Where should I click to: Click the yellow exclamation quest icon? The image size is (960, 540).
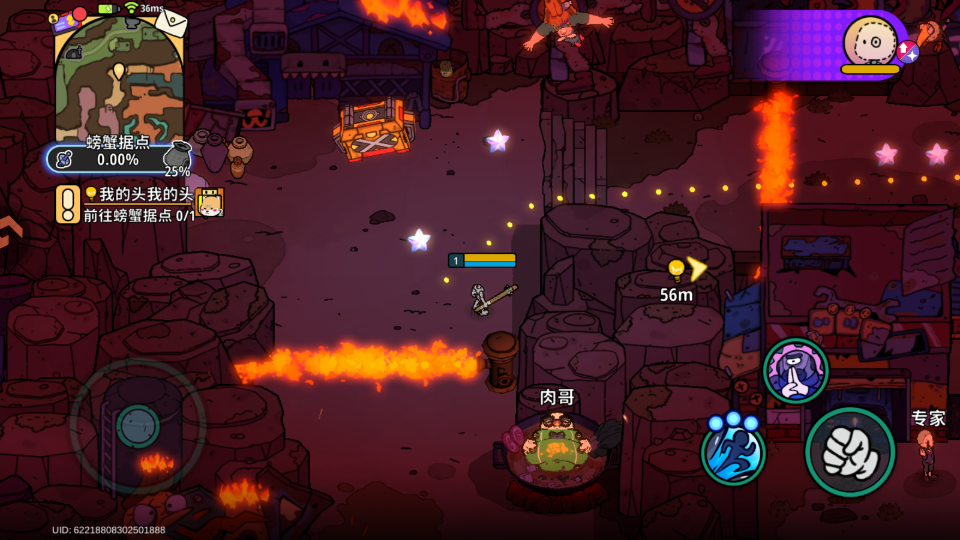click(67, 204)
